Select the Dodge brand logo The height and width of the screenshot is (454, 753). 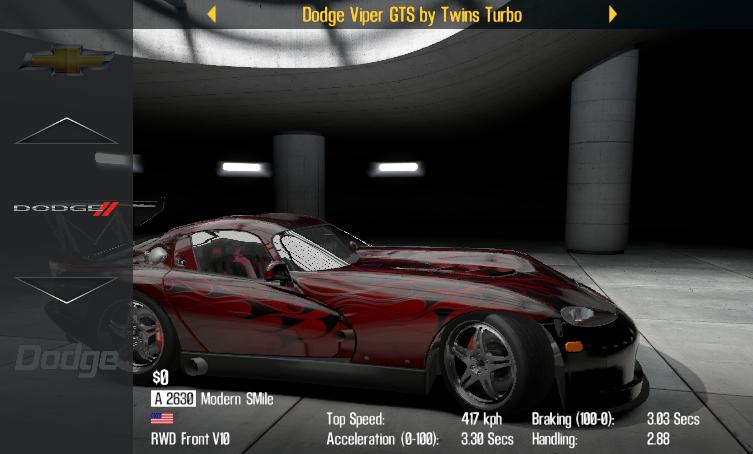coord(66,208)
